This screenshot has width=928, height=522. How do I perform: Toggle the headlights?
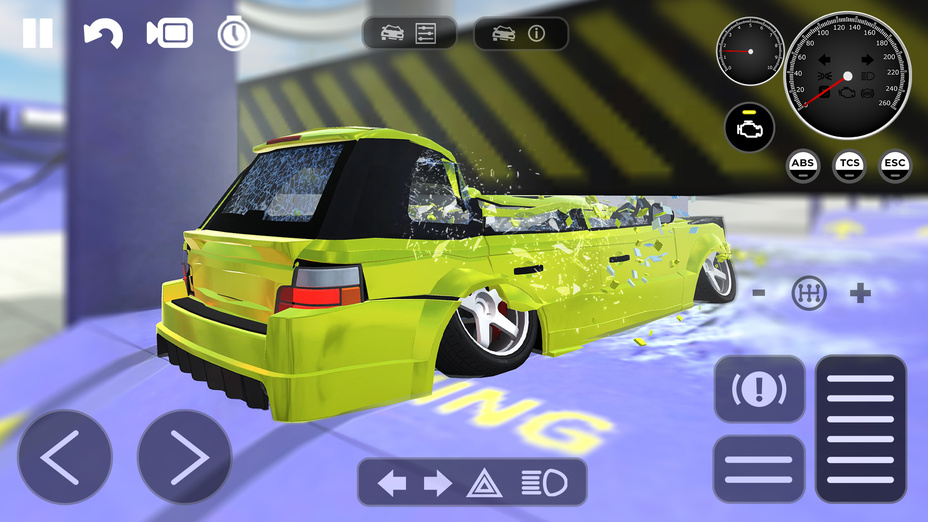coord(543,484)
